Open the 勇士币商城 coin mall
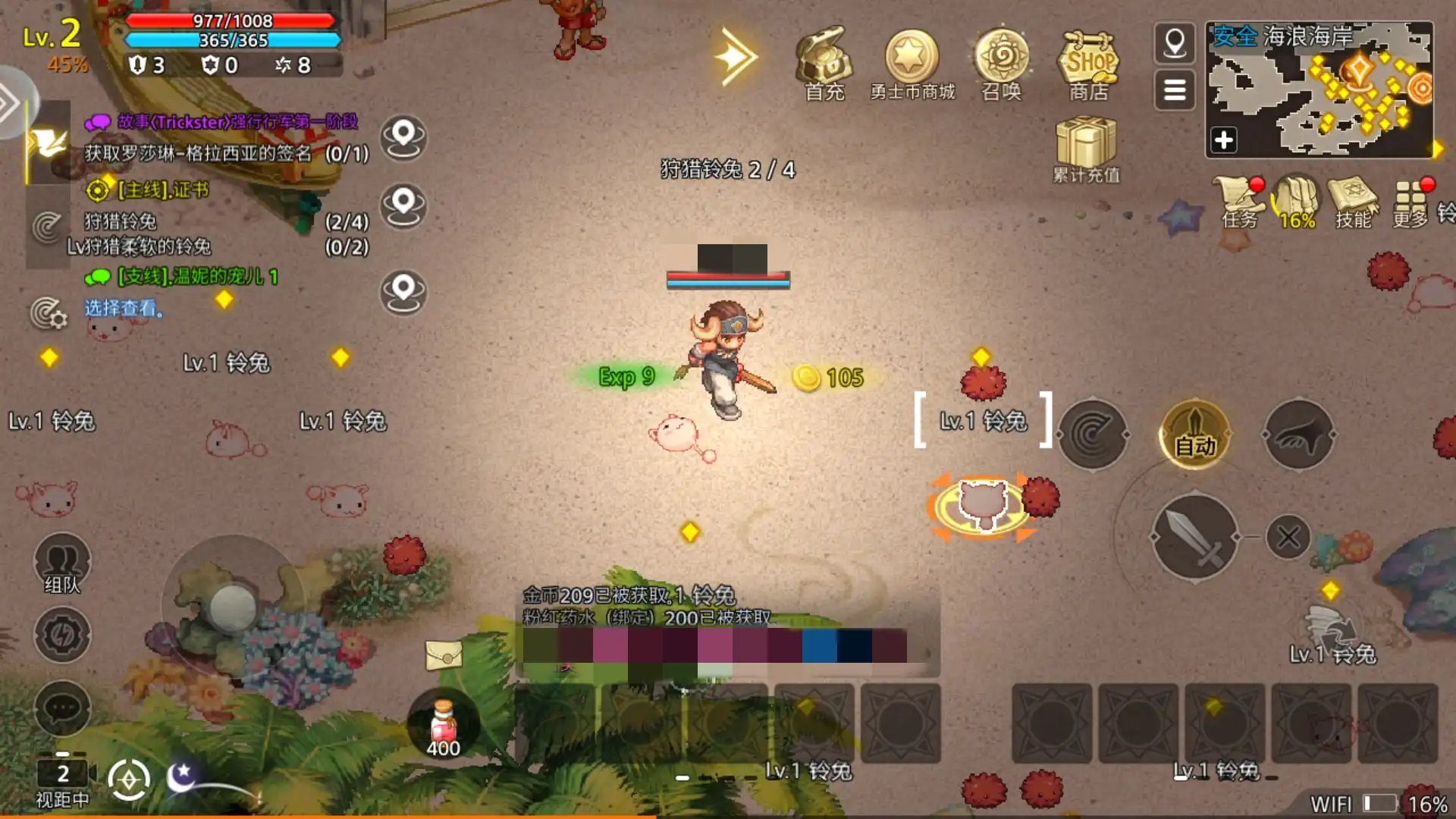 [912, 59]
